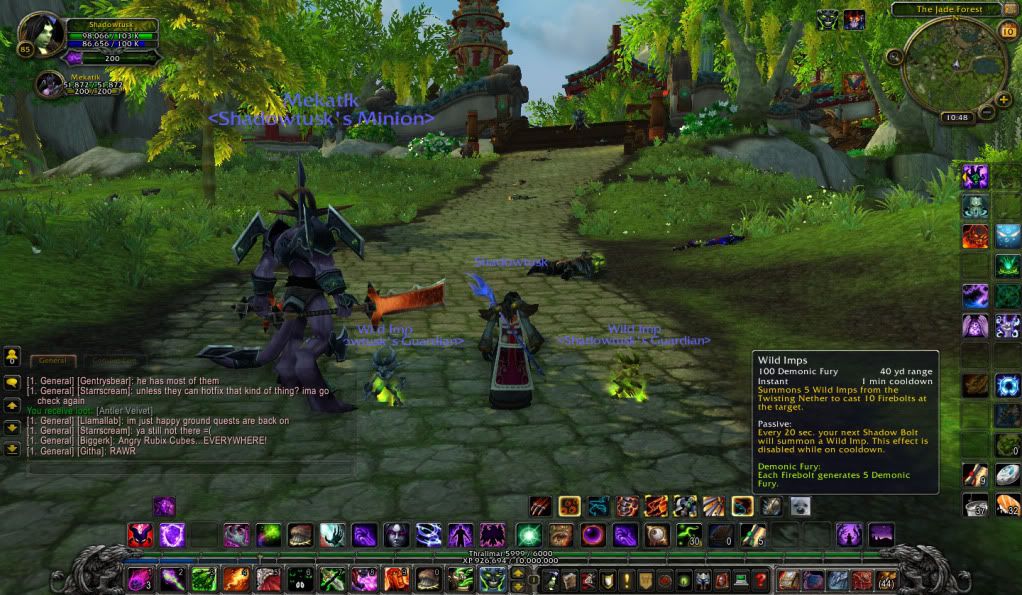Open the red question mark help button
Screen dimensions: 1022x595
[761, 579]
